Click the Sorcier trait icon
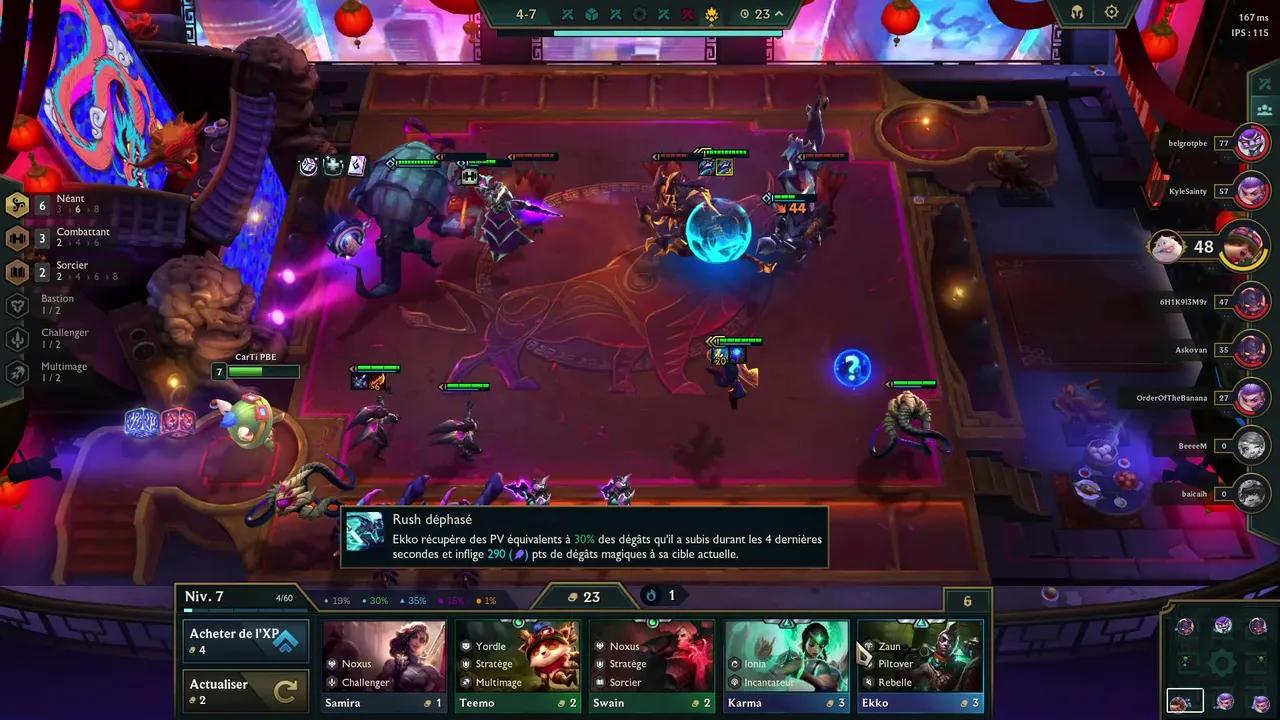This screenshot has width=1280, height=720. click(x=17, y=271)
